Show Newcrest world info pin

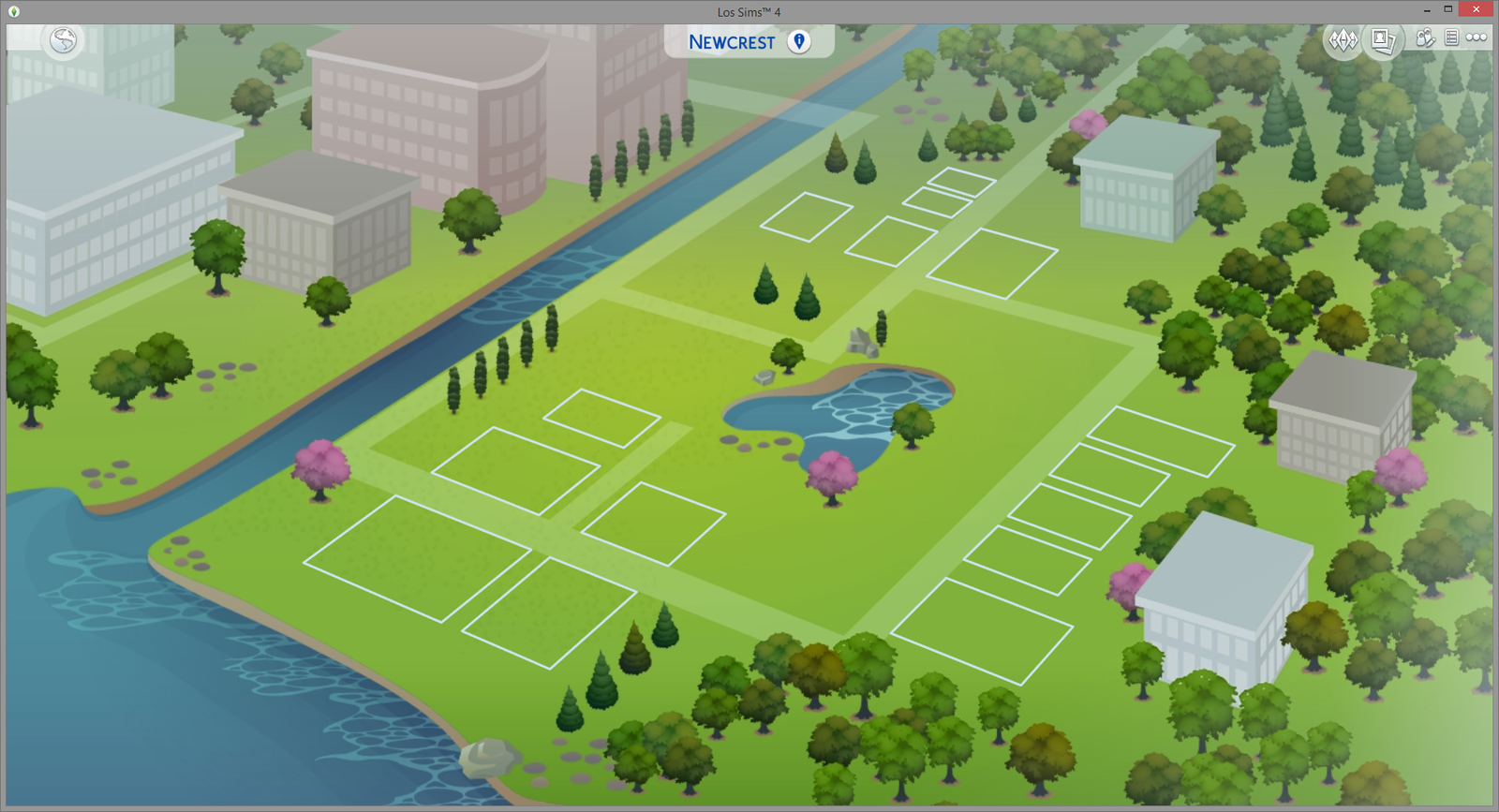point(799,41)
